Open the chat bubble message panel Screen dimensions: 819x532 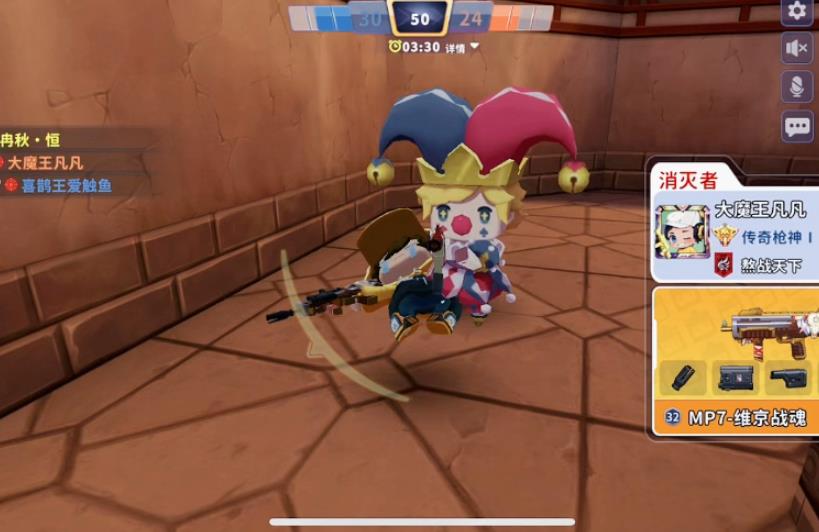click(x=797, y=126)
